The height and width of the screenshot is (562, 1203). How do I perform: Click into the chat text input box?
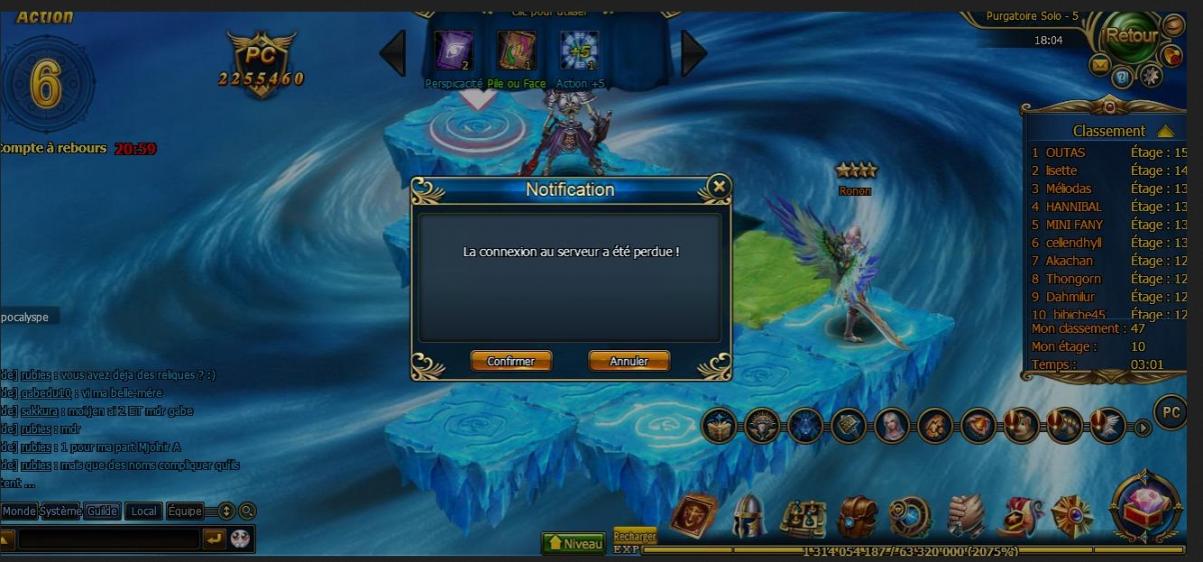tap(108, 540)
